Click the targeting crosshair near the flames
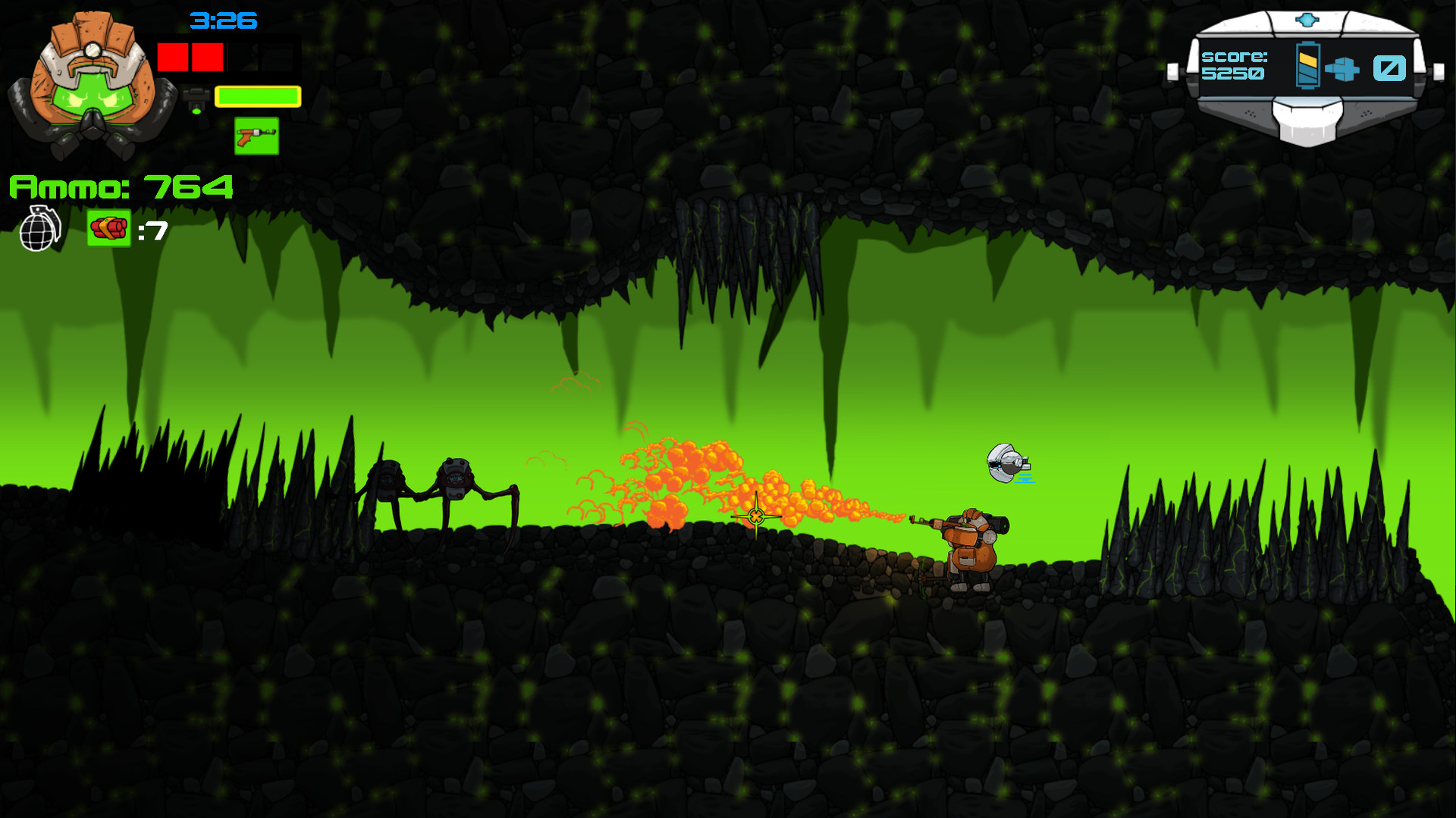This screenshot has height=818, width=1456. coord(756,518)
